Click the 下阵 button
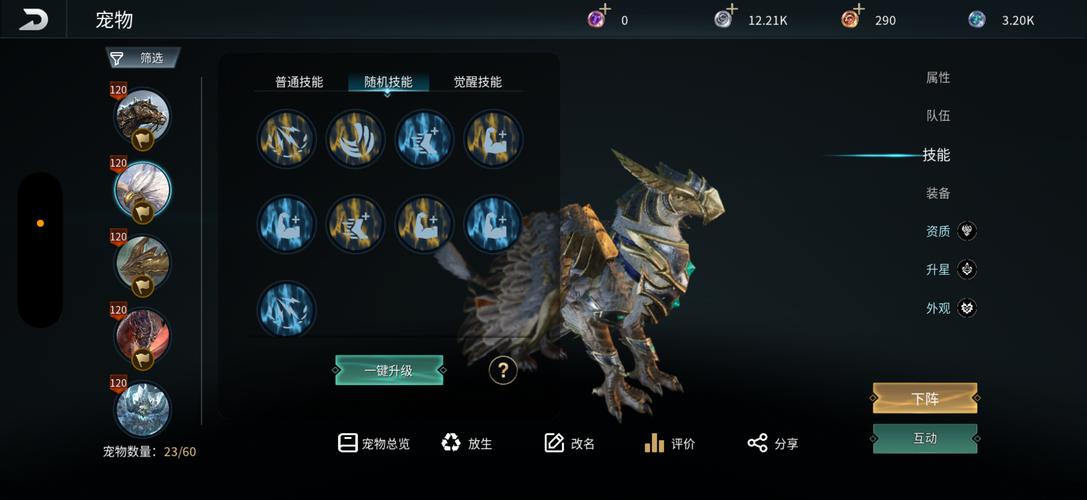This screenshot has width=1087, height=500. coord(924,398)
